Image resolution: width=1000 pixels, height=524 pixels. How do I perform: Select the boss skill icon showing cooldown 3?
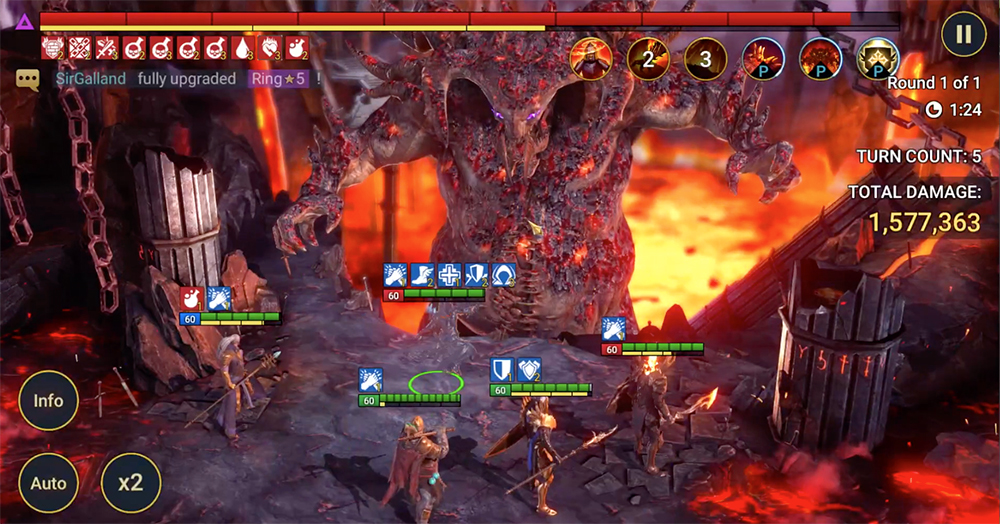coord(705,59)
